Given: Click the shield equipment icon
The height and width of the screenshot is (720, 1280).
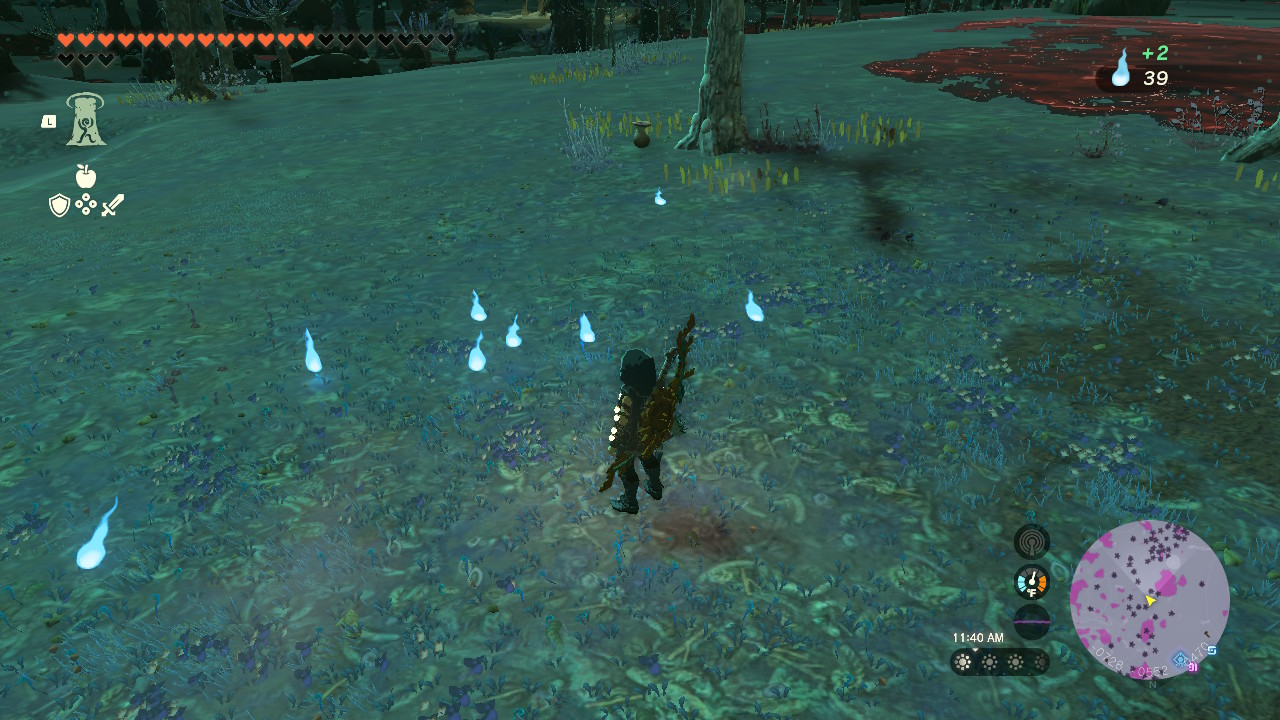Looking at the screenshot, I should pyautogui.click(x=59, y=206).
